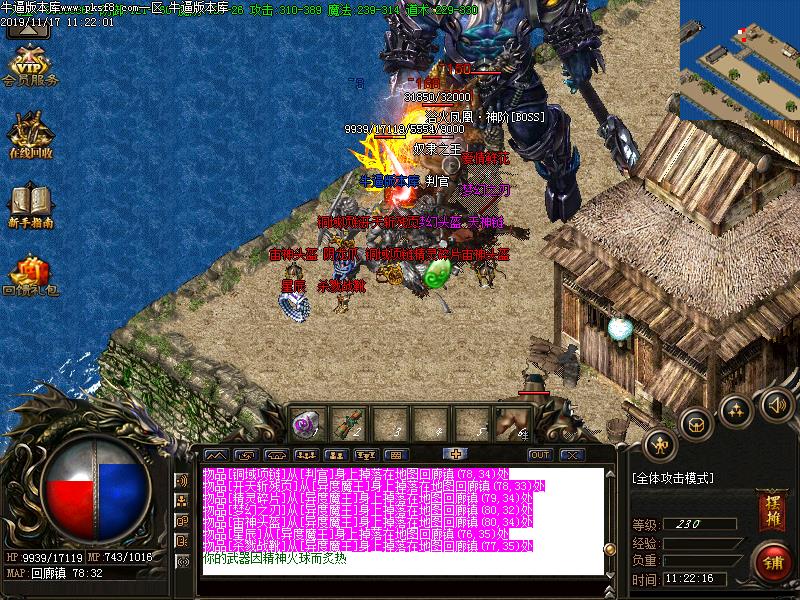
Task: Open the VIP 会员服务 menu
Action: 30,64
